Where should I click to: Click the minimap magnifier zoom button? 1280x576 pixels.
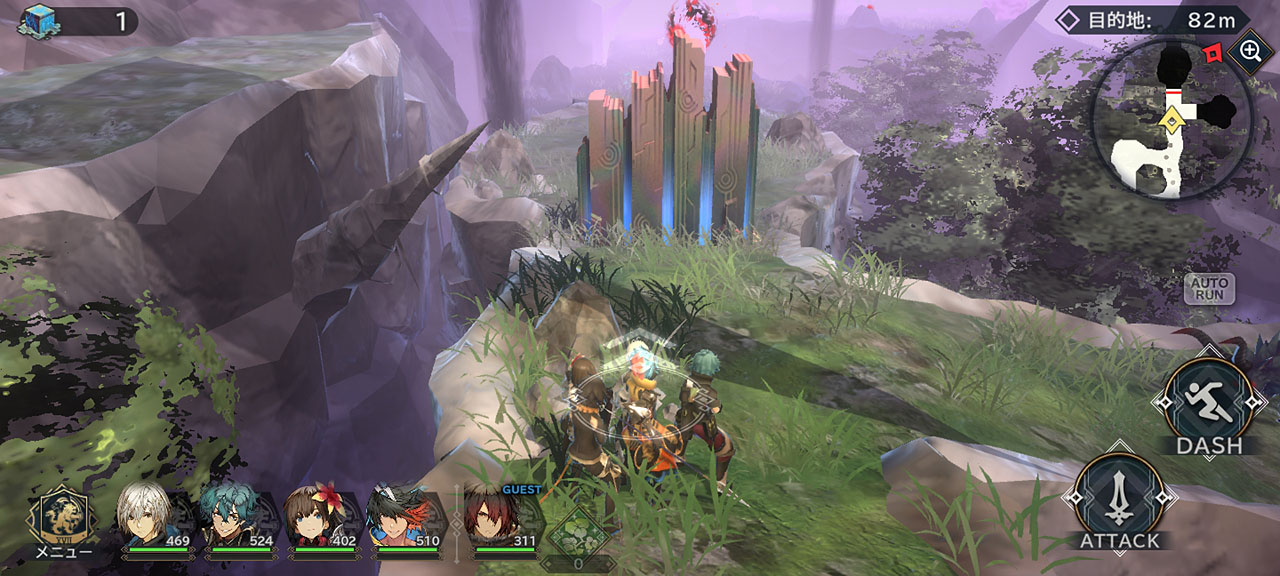(x=1250, y=51)
